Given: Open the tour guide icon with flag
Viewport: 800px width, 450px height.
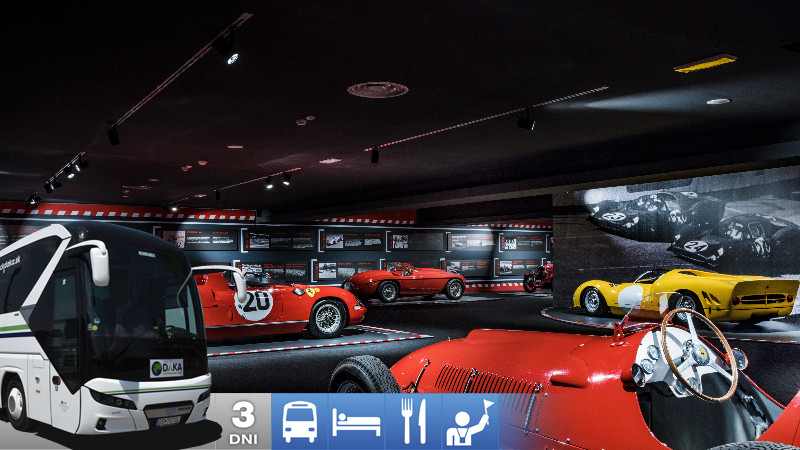Looking at the screenshot, I should (470, 422).
